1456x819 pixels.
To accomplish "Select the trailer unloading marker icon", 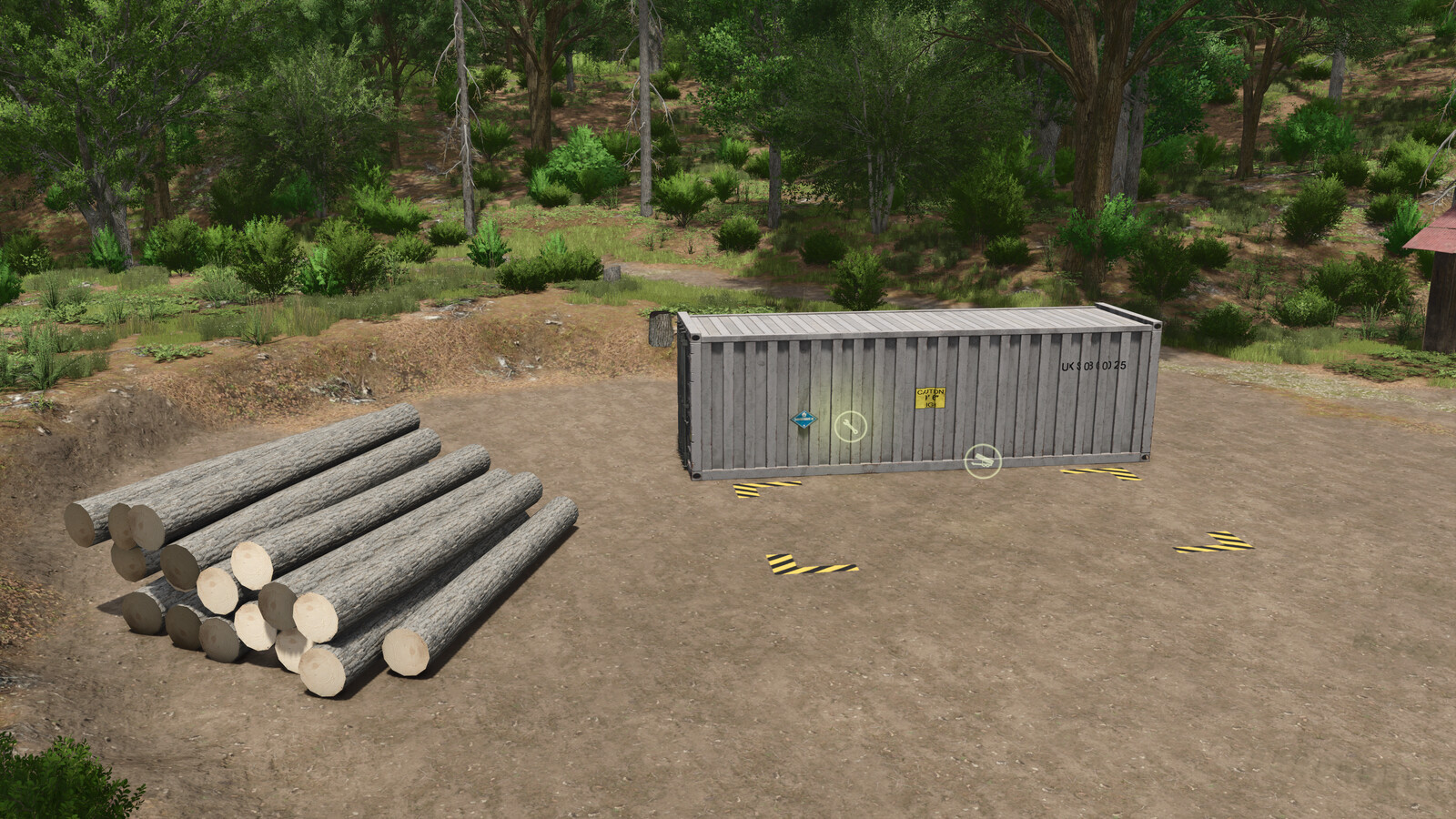I will point(982,460).
